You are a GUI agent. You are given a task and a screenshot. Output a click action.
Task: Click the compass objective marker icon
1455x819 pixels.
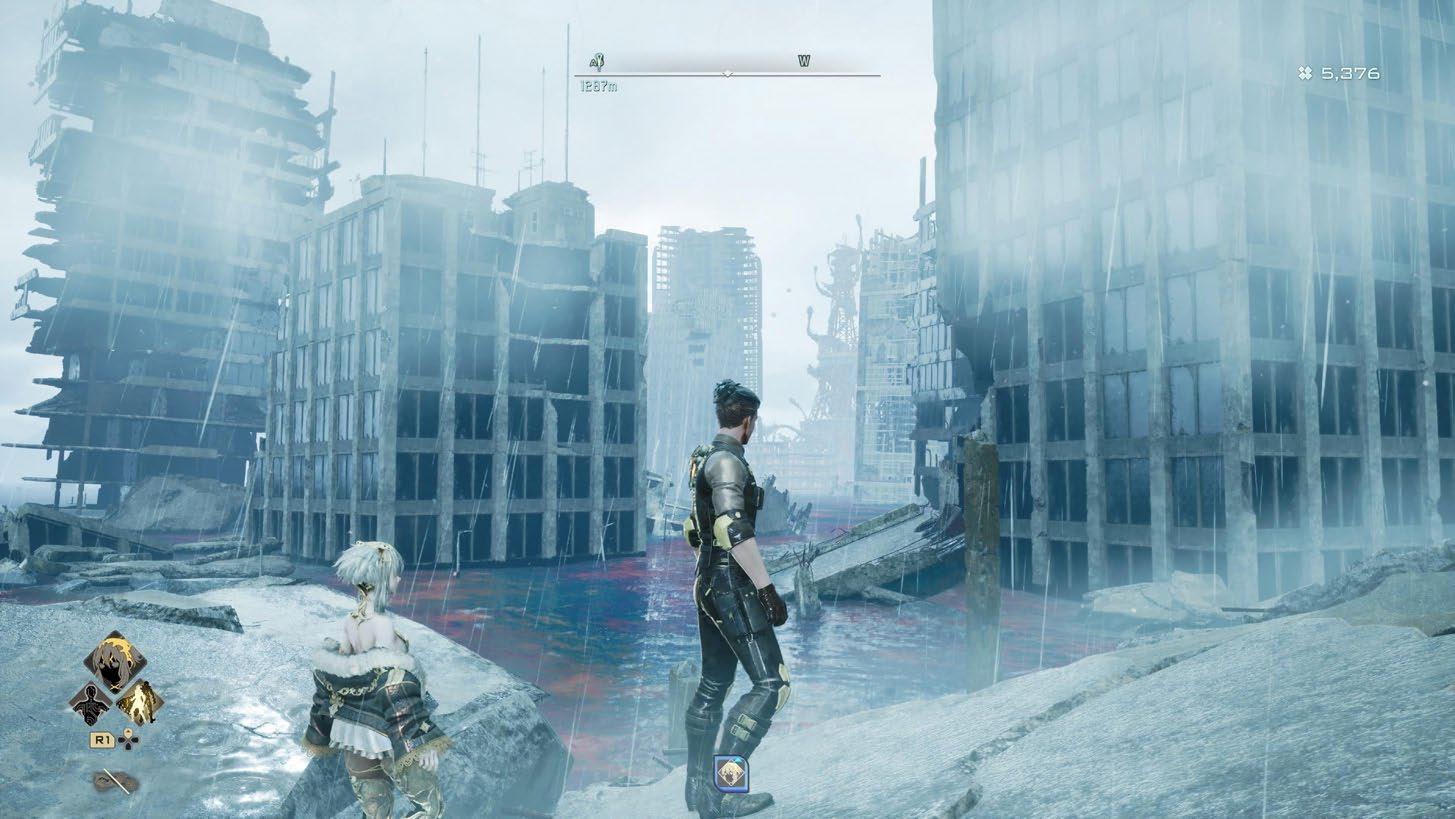pyautogui.click(x=596, y=62)
